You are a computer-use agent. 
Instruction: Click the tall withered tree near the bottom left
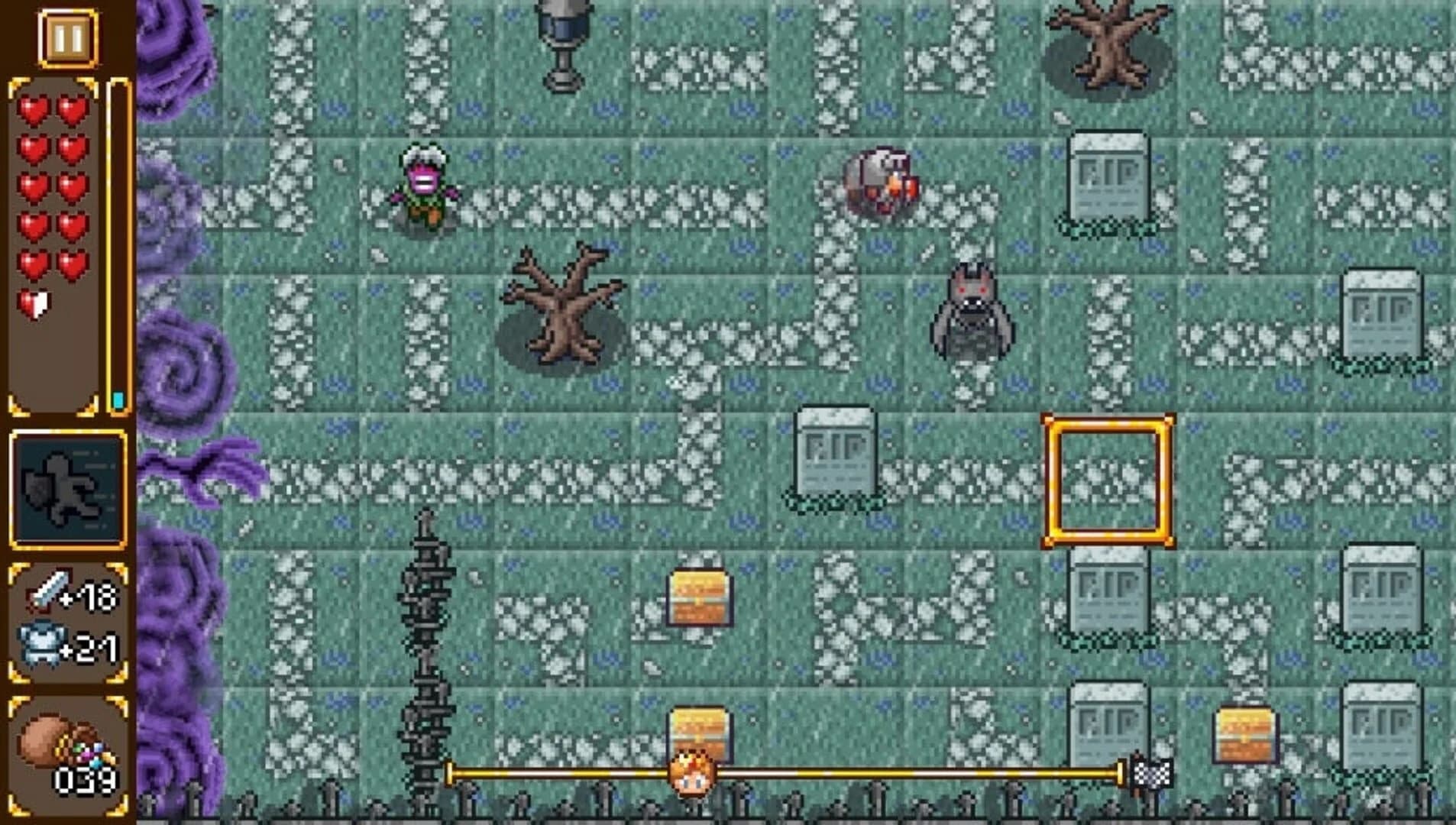point(426,634)
